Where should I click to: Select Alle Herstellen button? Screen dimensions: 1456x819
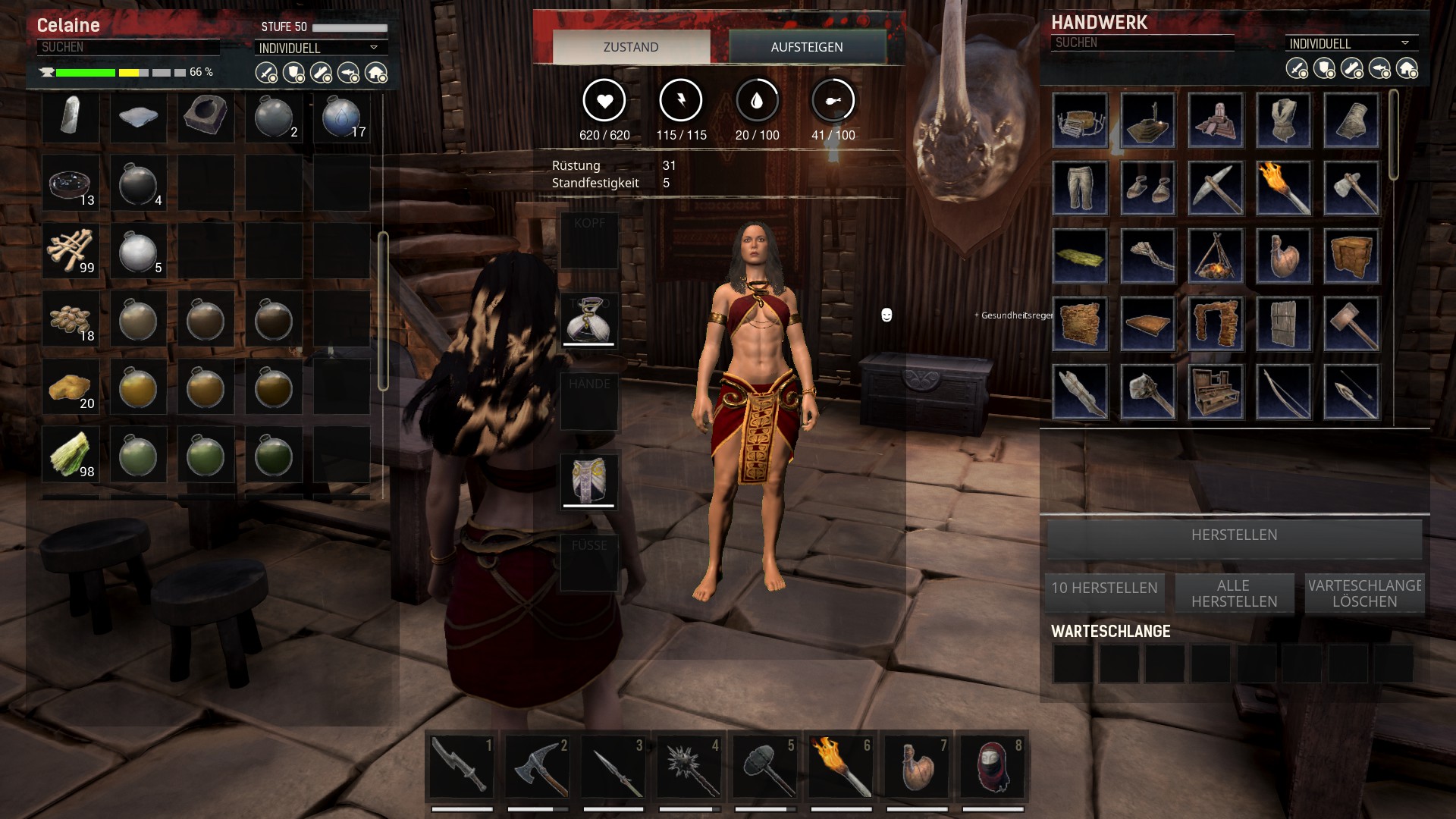point(1234,593)
